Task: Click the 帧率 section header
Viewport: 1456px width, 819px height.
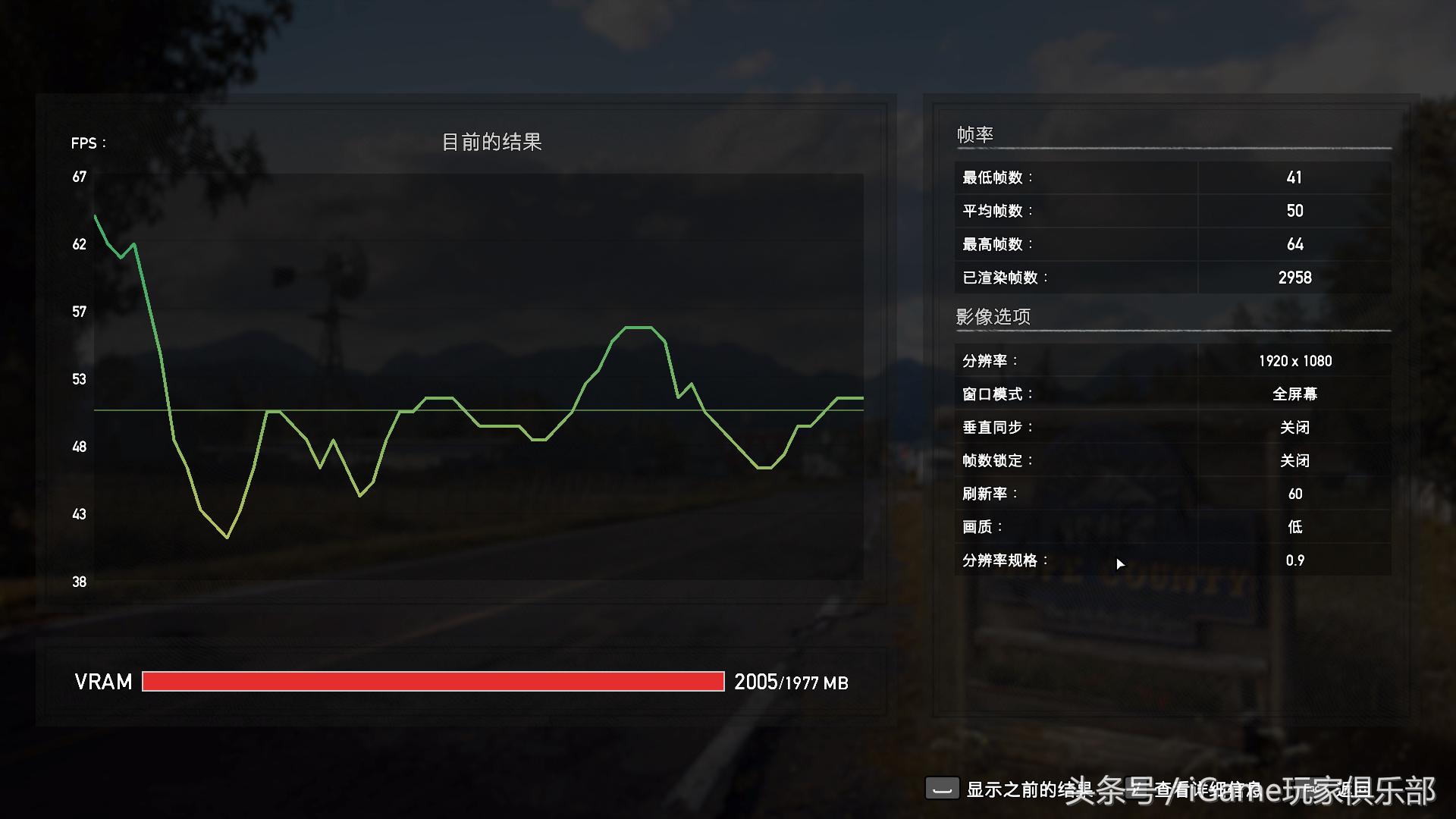Action: click(974, 133)
